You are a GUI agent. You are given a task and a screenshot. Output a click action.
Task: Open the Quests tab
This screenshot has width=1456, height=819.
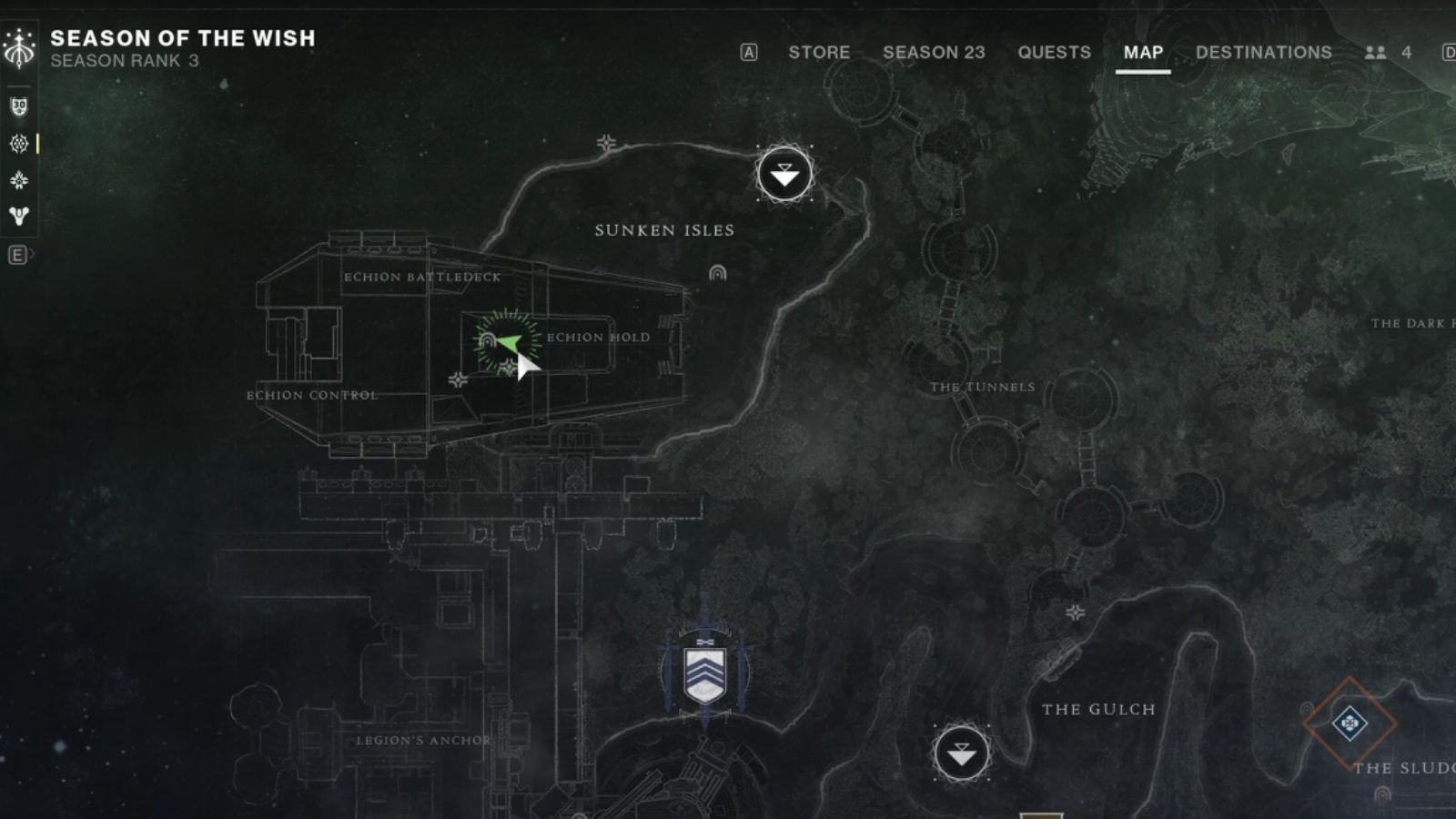(x=1054, y=53)
